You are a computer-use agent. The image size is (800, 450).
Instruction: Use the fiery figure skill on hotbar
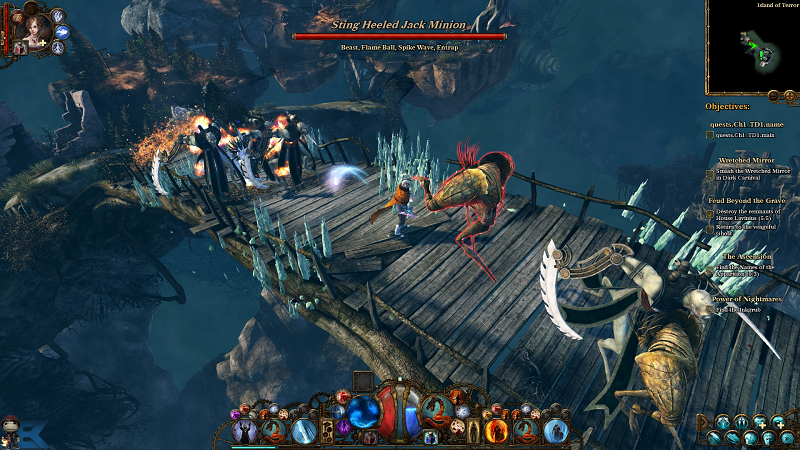pyautogui.click(x=496, y=431)
